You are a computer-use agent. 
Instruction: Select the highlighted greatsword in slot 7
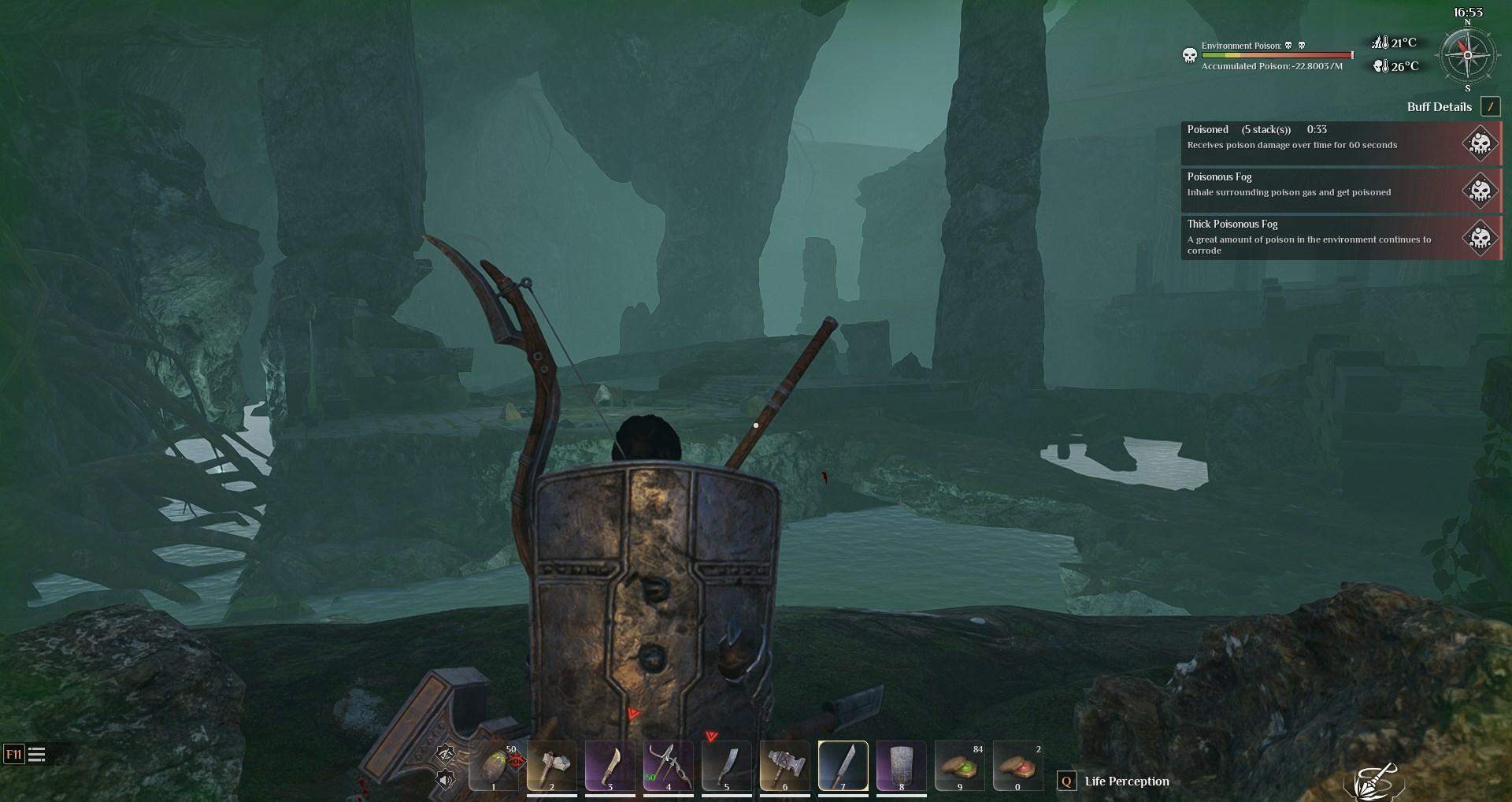pos(843,766)
